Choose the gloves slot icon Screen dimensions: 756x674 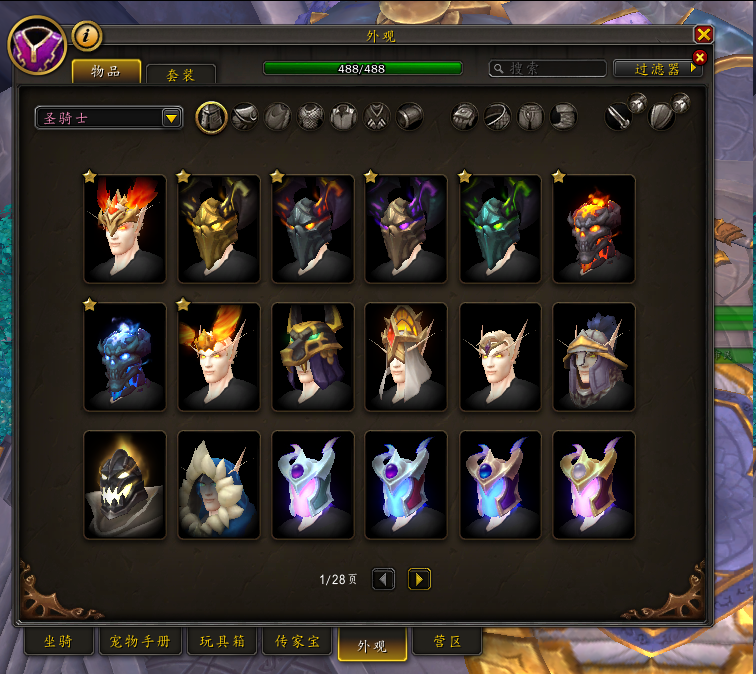click(x=464, y=117)
